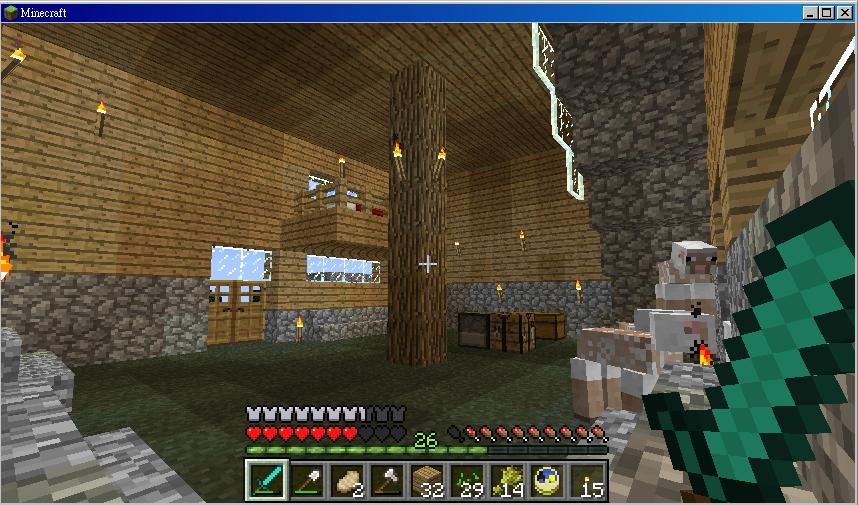The height and width of the screenshot is (505, 858).
Task: Maximize the Minecraft window
Action: tap(827, 12)
